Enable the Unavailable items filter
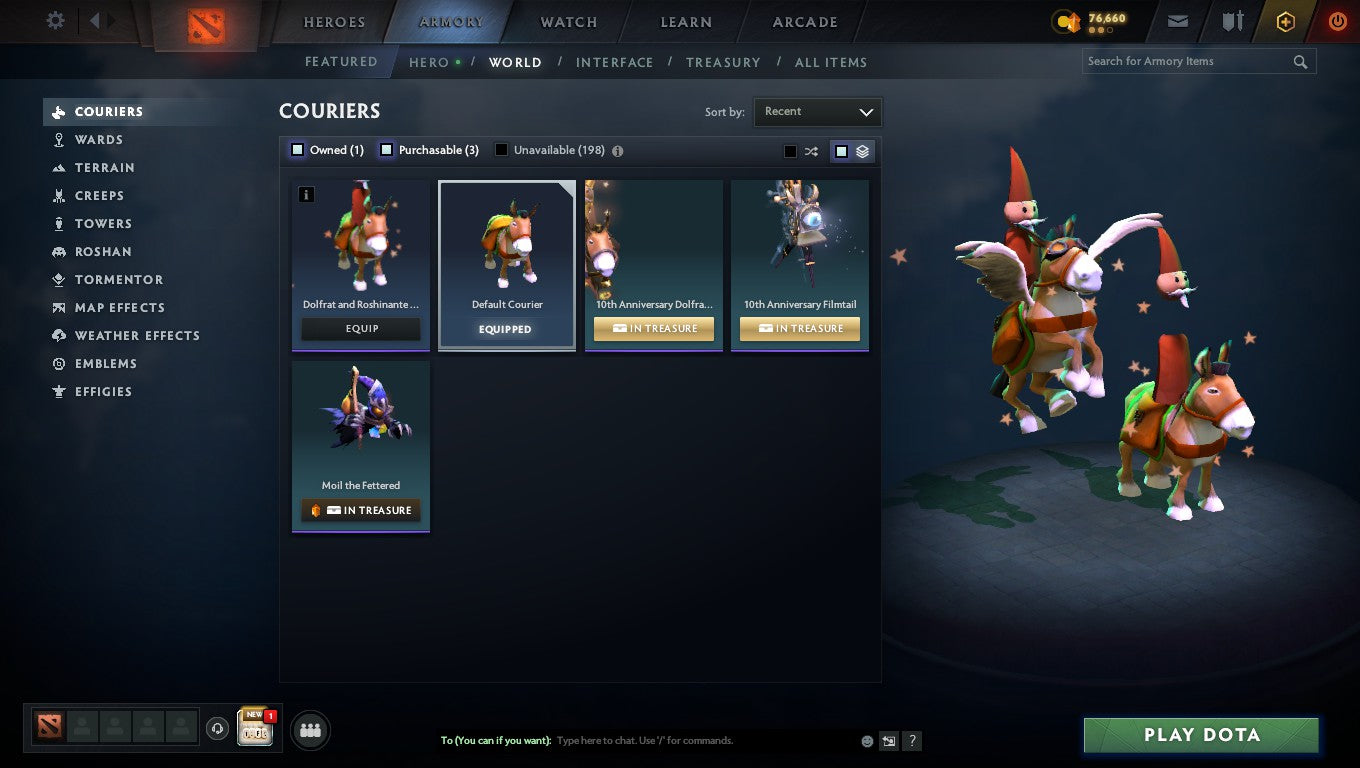The image size is (1360, 768). (x=499, y=149)
